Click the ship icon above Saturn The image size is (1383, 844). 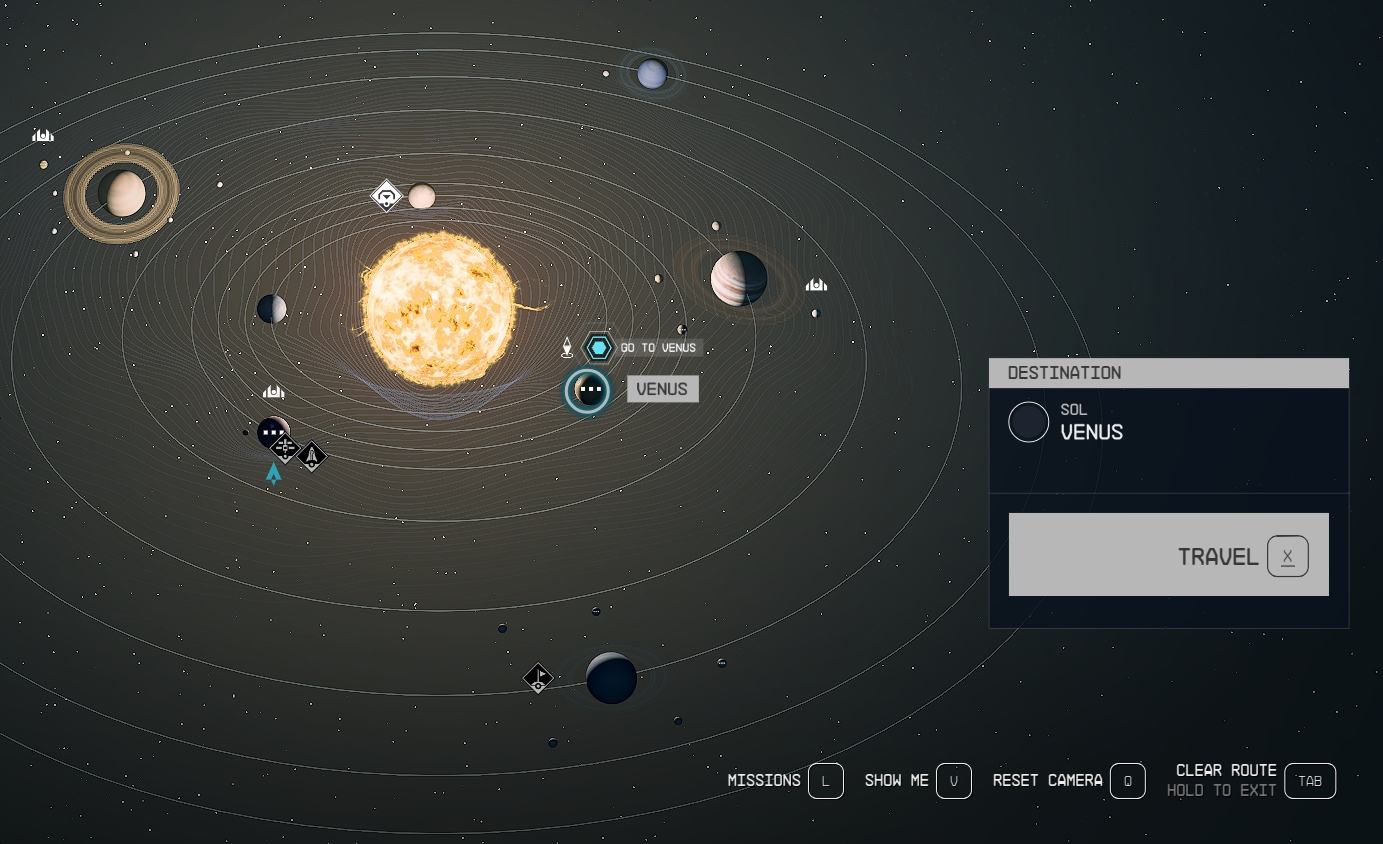click(42, 135)
